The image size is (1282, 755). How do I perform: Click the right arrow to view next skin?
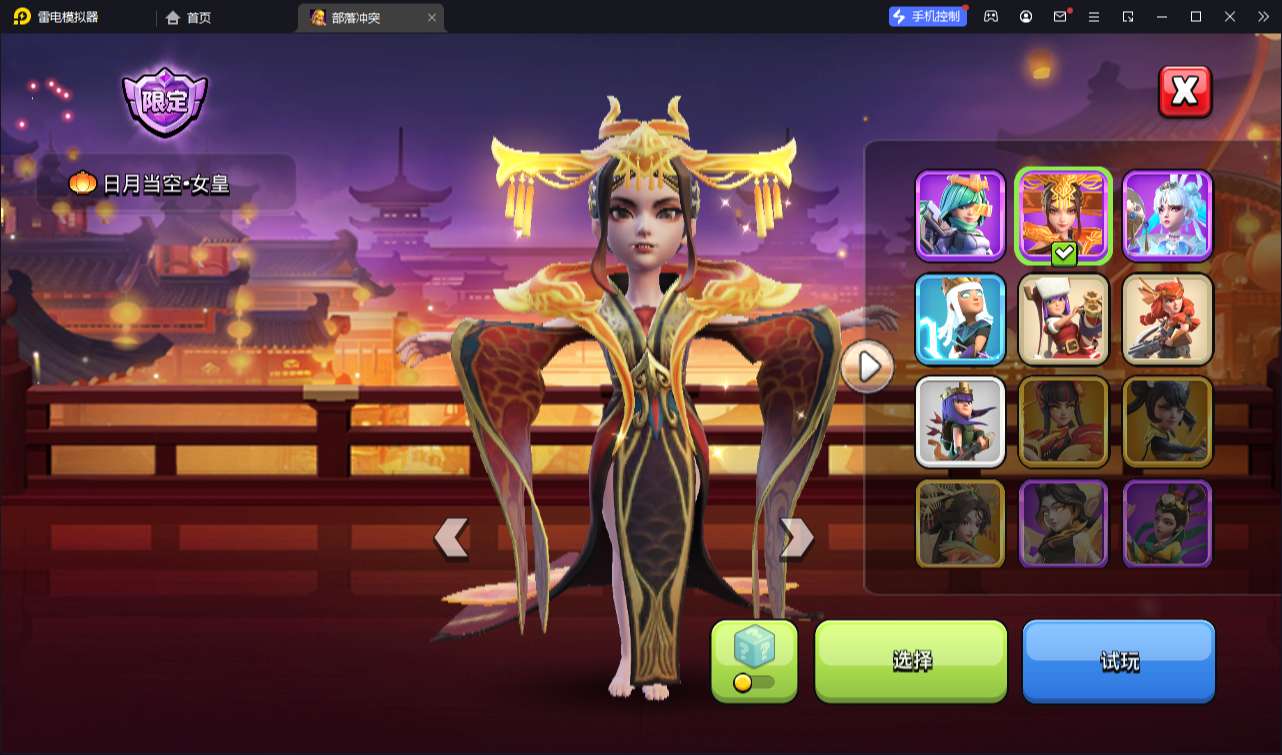click(x=795, y=537)
